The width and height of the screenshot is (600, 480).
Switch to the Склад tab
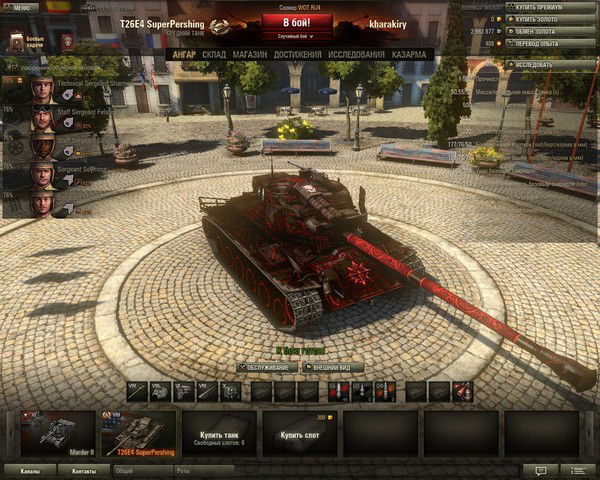pyautogui.click(x=213, y=54)
